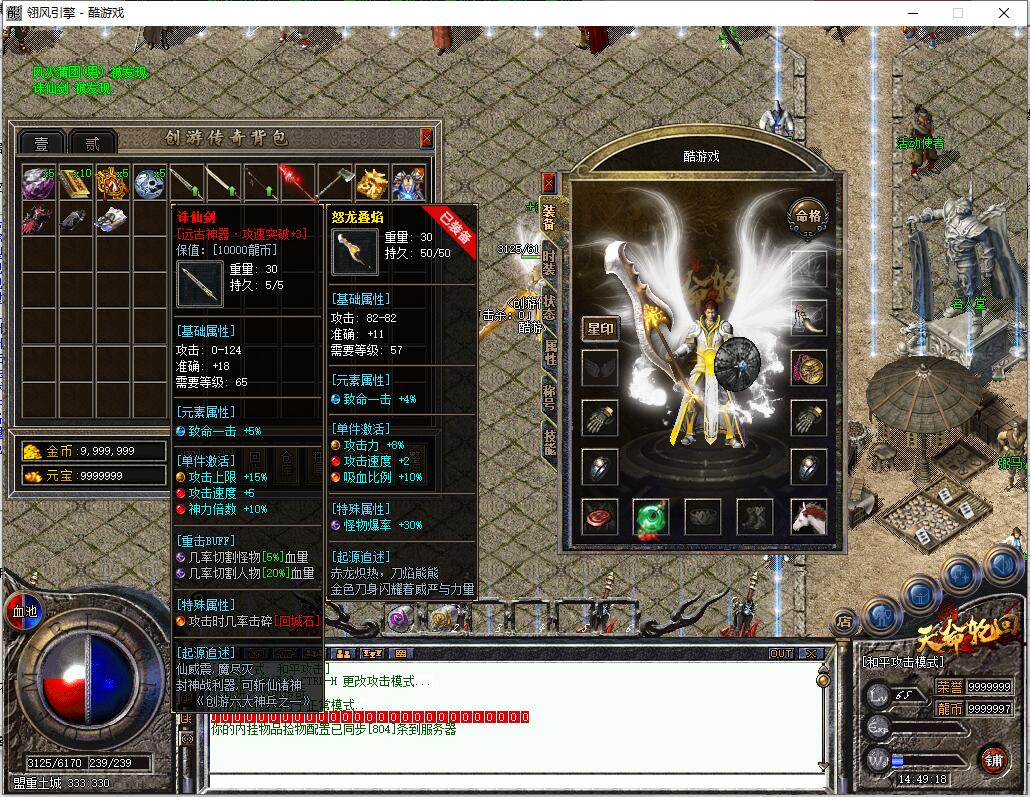This screenshot has height=797, width=1030.
Task: Open the 技能 skills tab
Action: (x=549, y=441)
